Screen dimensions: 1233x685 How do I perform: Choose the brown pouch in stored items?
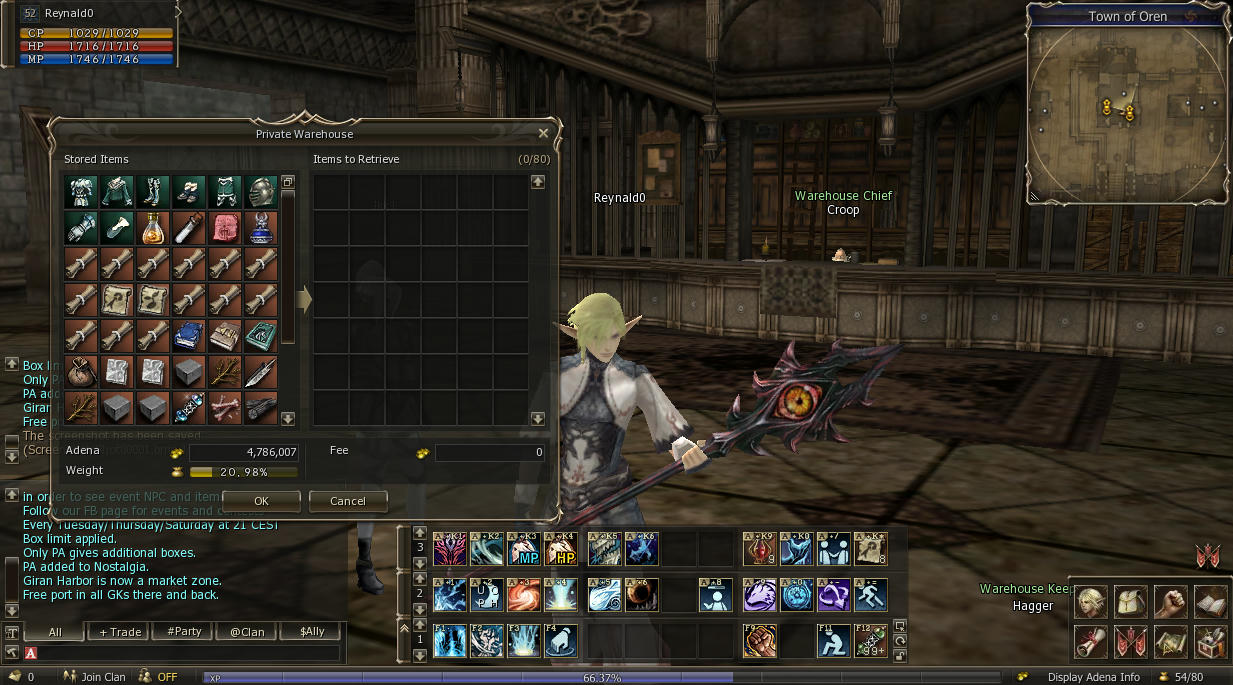[81, 372]
